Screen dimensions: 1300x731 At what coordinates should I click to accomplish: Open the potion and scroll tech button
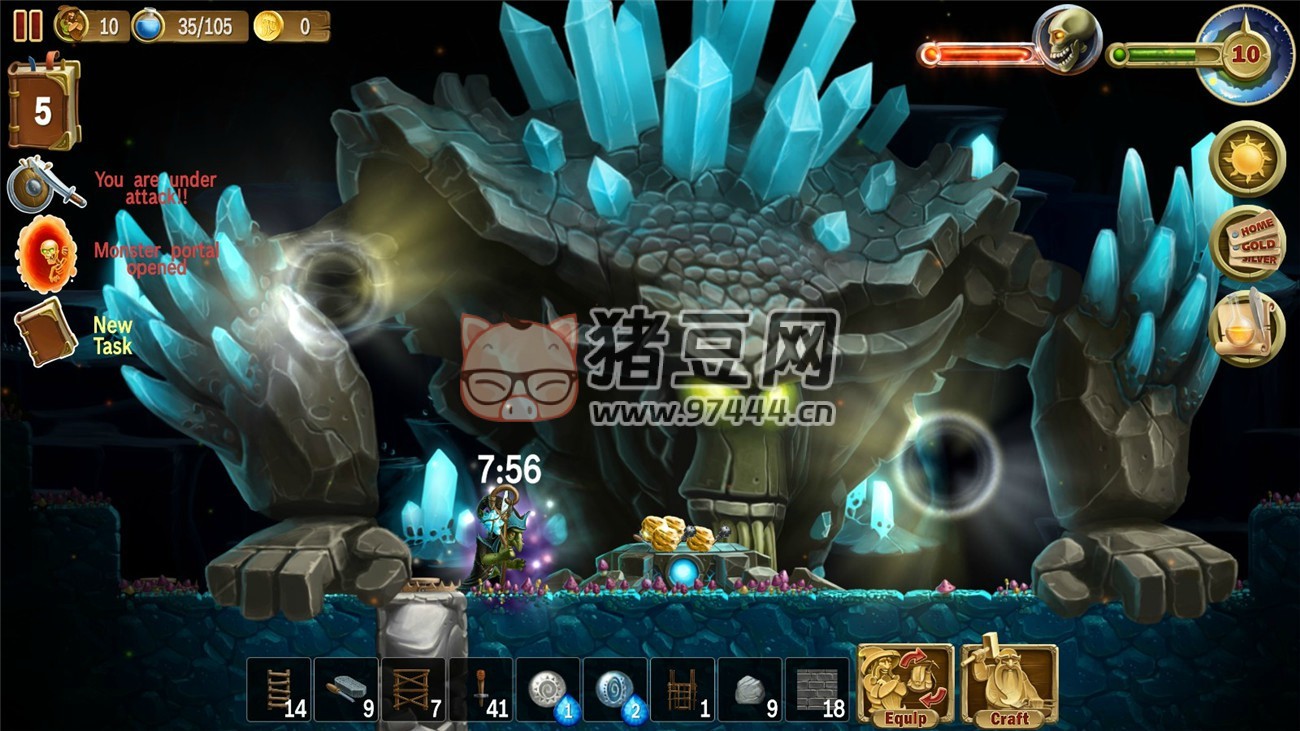1247,327
